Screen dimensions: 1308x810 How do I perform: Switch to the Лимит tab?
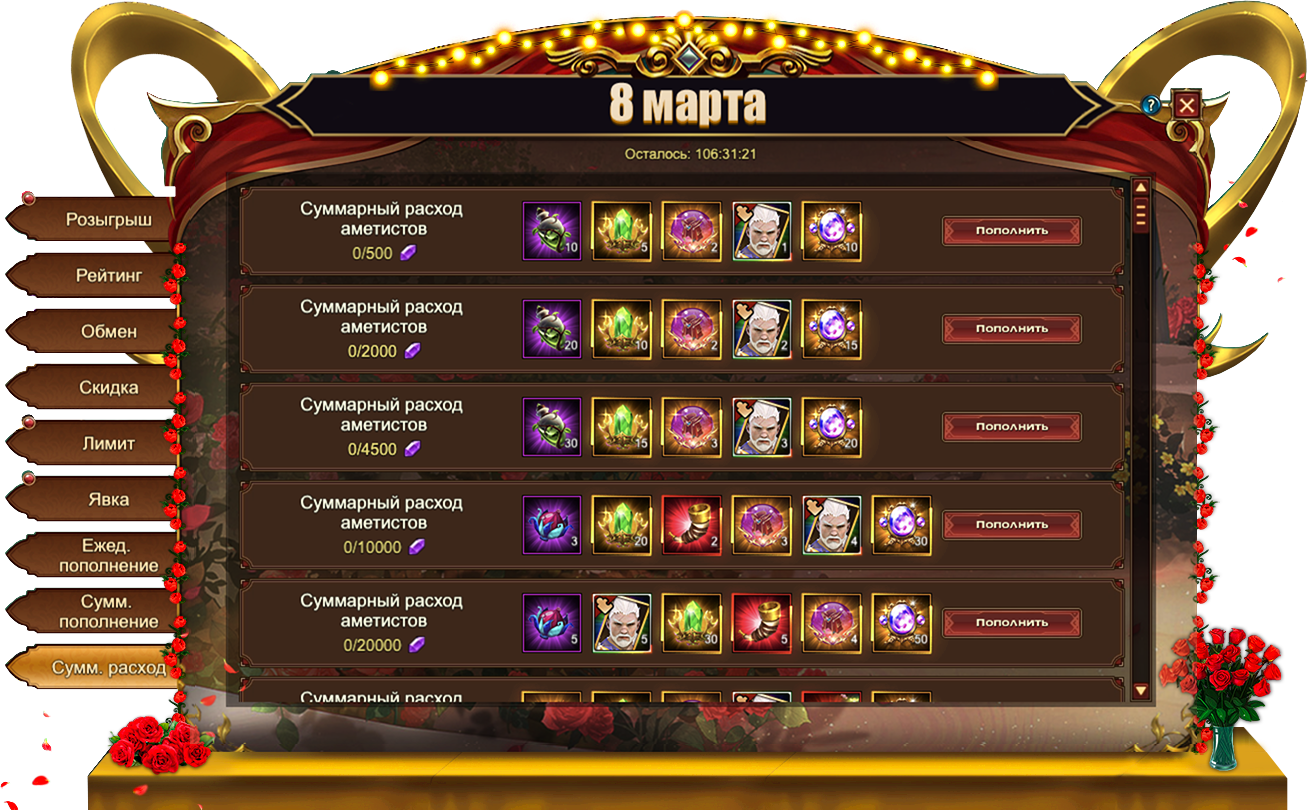(x=108, y=443)
